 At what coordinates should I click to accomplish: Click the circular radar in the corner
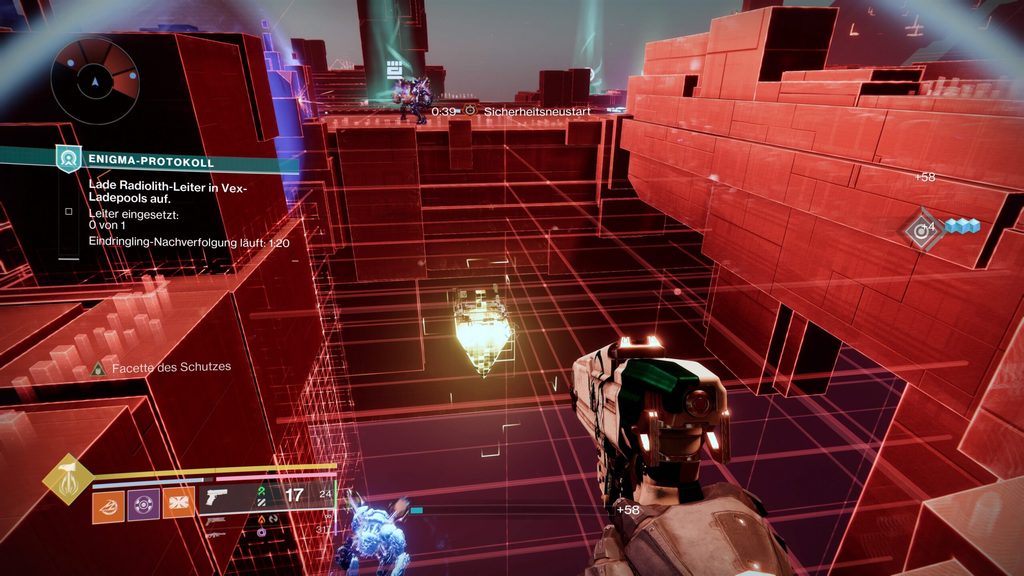tap(95, 79)
